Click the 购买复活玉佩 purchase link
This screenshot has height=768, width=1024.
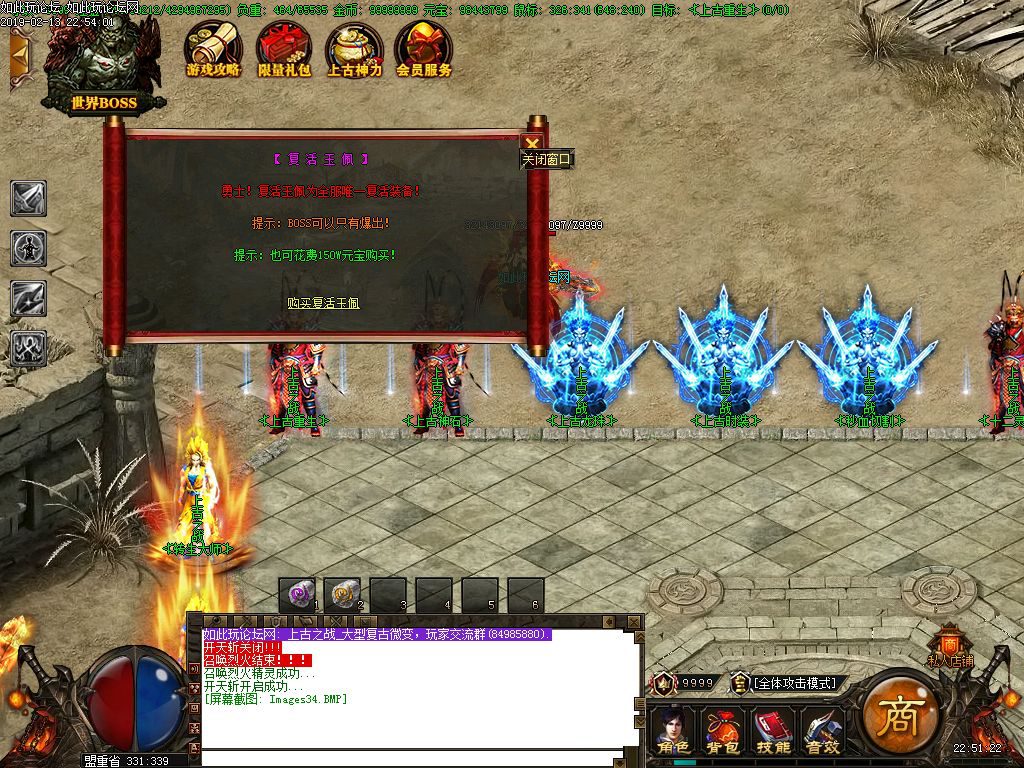[322, 303]
